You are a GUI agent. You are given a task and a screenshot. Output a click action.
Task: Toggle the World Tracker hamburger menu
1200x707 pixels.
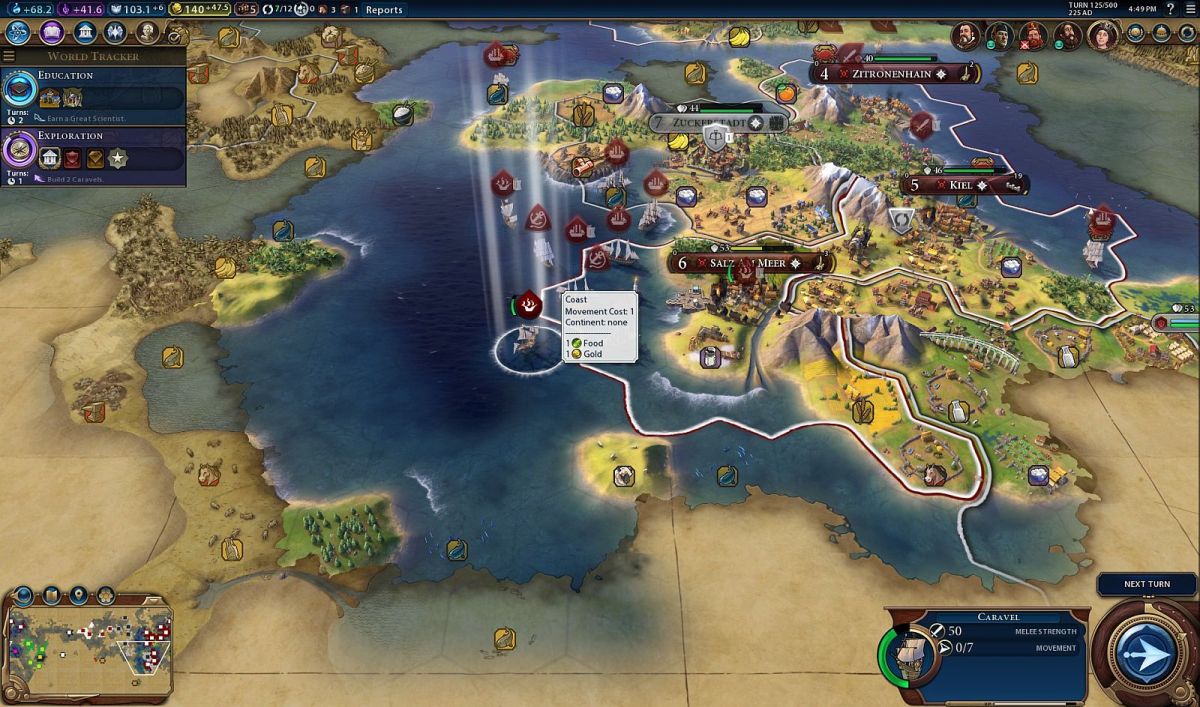pyautogui.click(x=9, y=56)
